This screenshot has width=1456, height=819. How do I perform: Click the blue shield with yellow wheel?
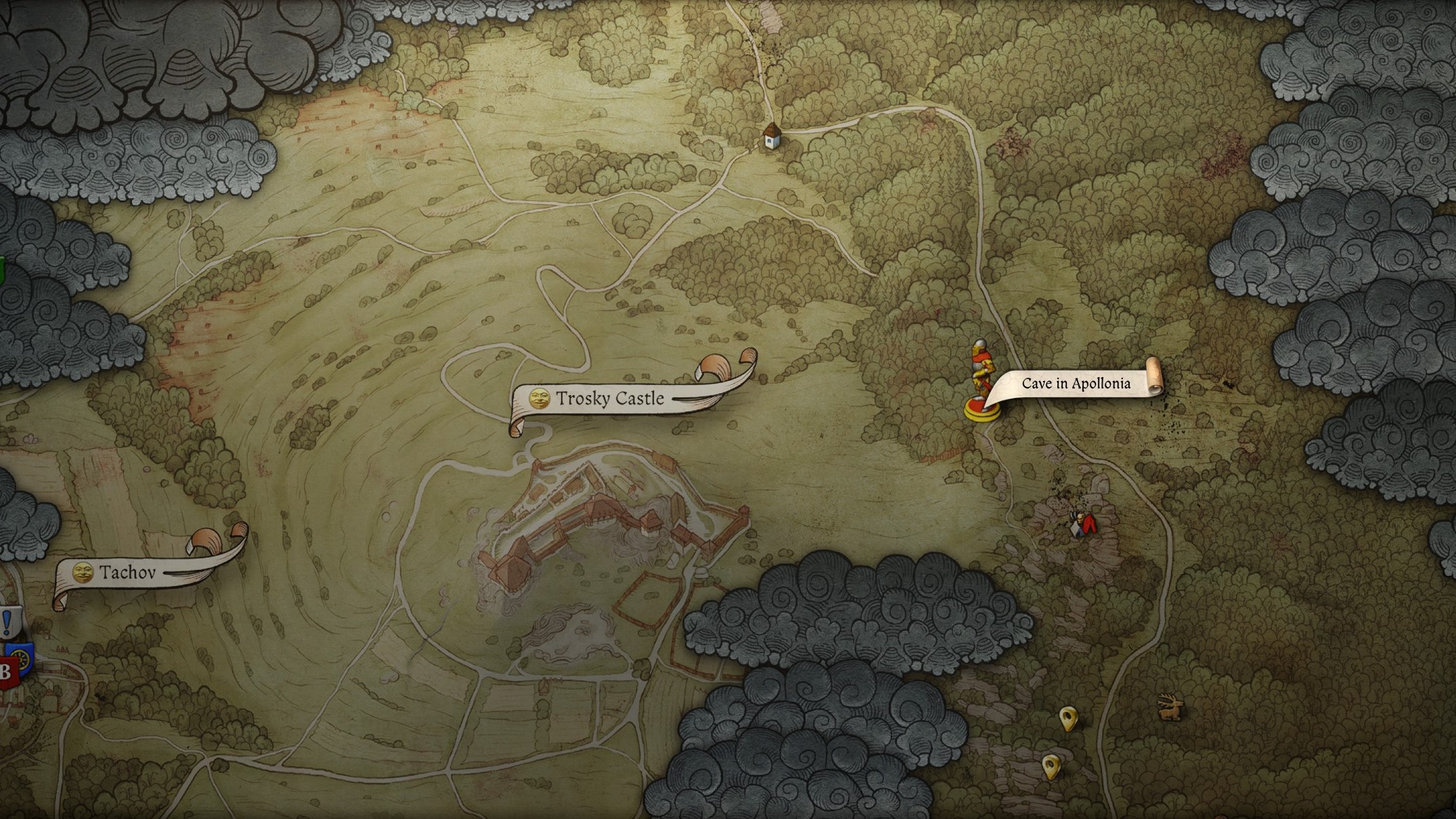click(x=25, y=659)
